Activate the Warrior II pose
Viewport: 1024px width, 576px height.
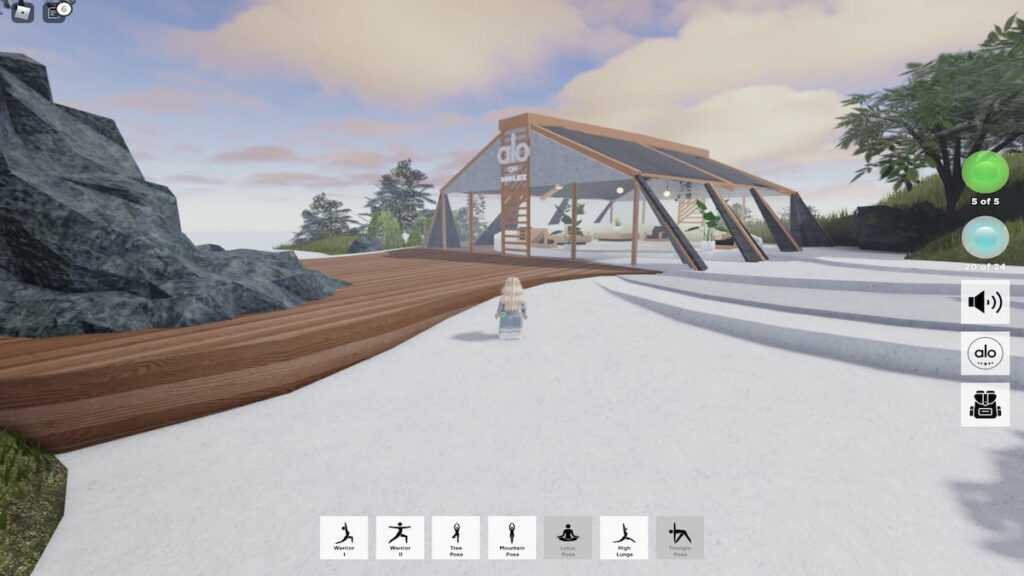click(400, 537)
